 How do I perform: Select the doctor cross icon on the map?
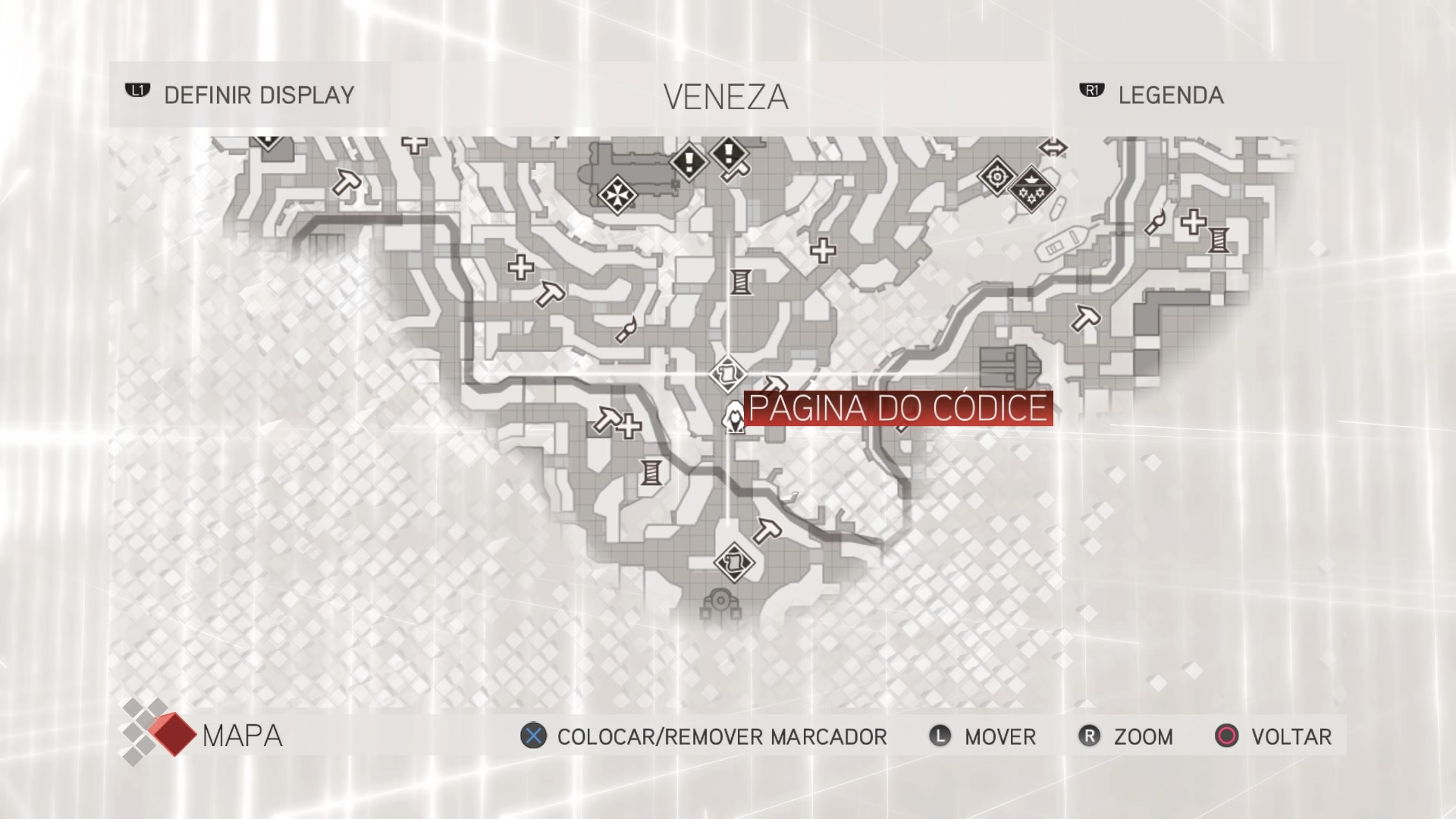coord(825,250)
